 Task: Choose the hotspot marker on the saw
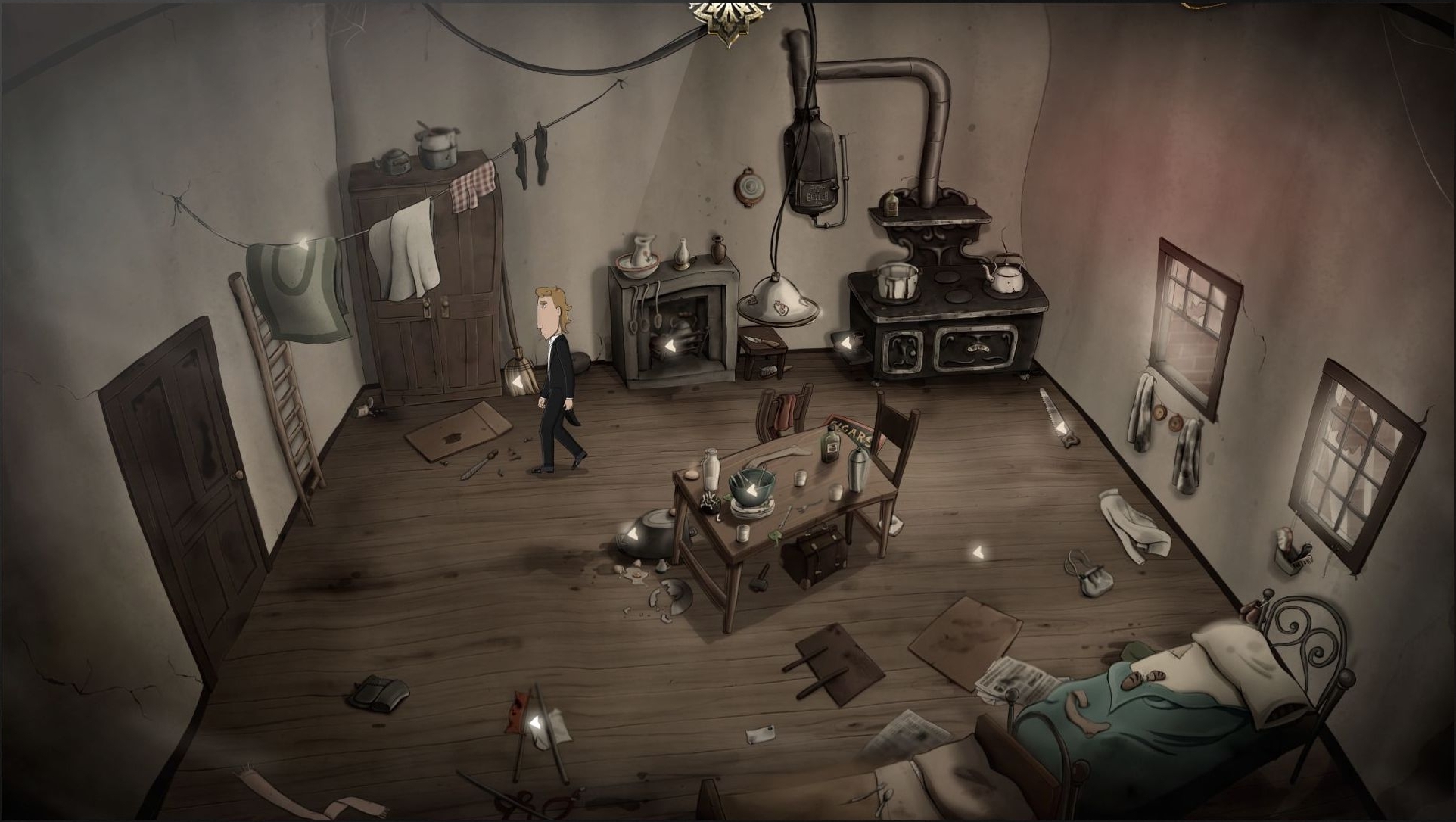[1062, 428]
